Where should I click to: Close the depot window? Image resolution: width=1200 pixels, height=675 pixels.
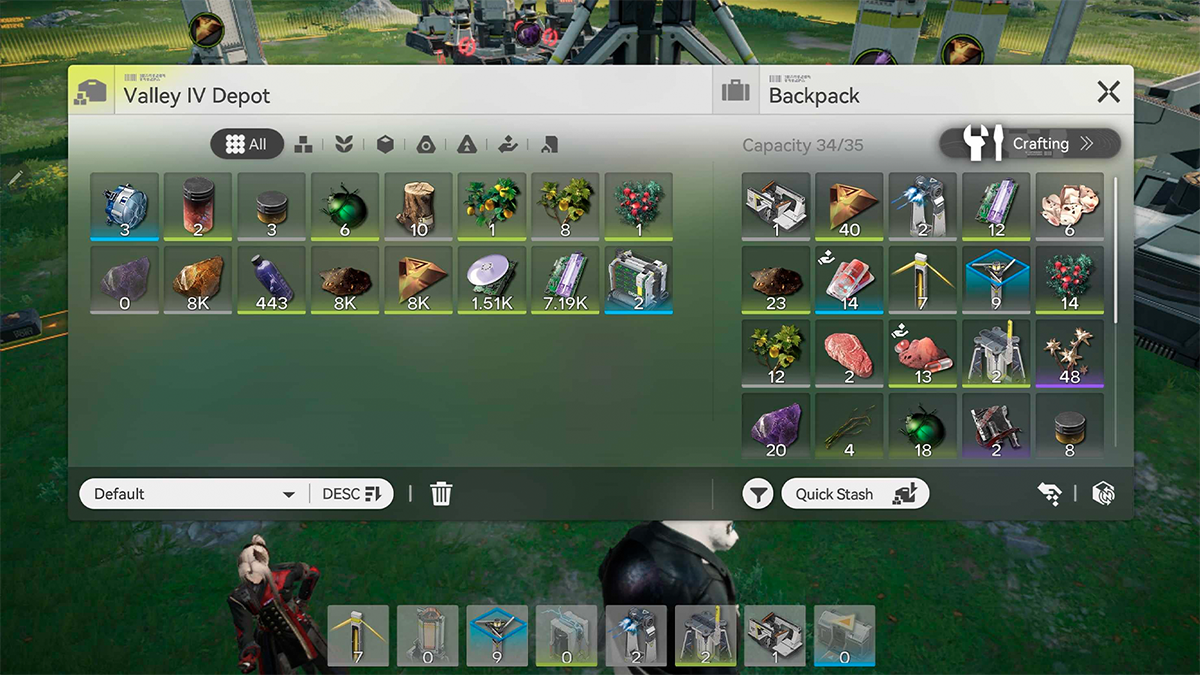(1108, 93)
